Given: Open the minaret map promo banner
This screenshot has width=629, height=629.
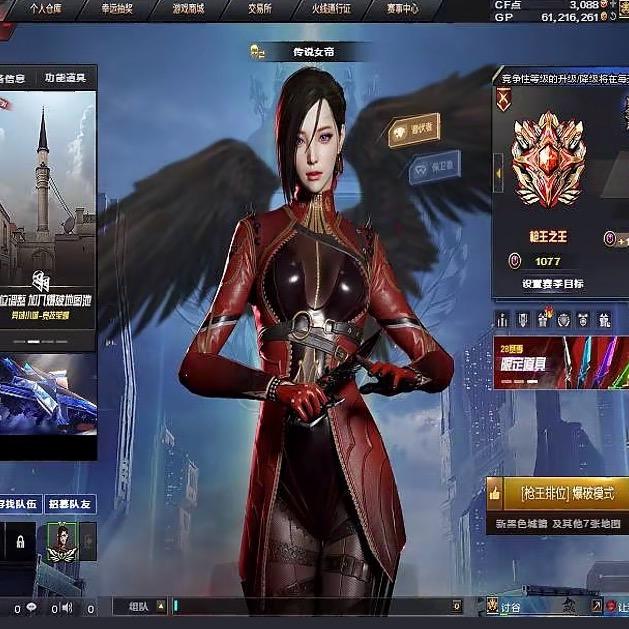Looking at the screenshot, I should pos(48,215).
